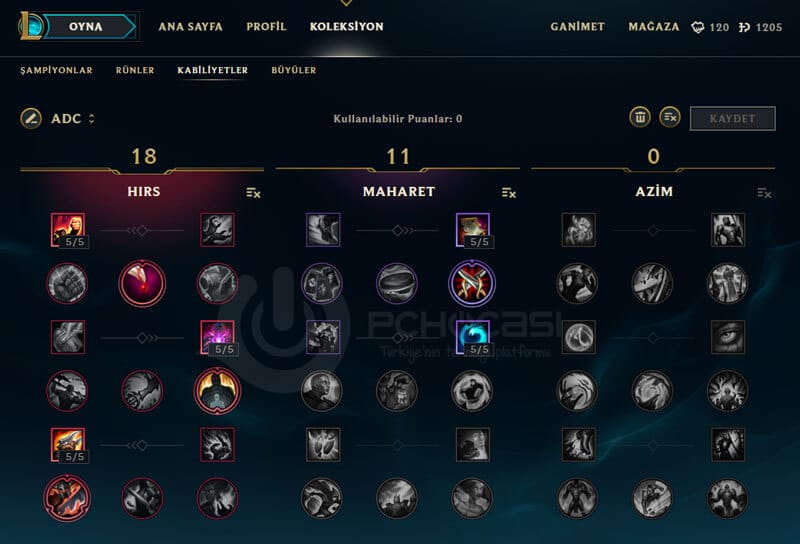
Task: Go to the BÜYÜLER sub-tab
Action: click(x=294, y=71)
